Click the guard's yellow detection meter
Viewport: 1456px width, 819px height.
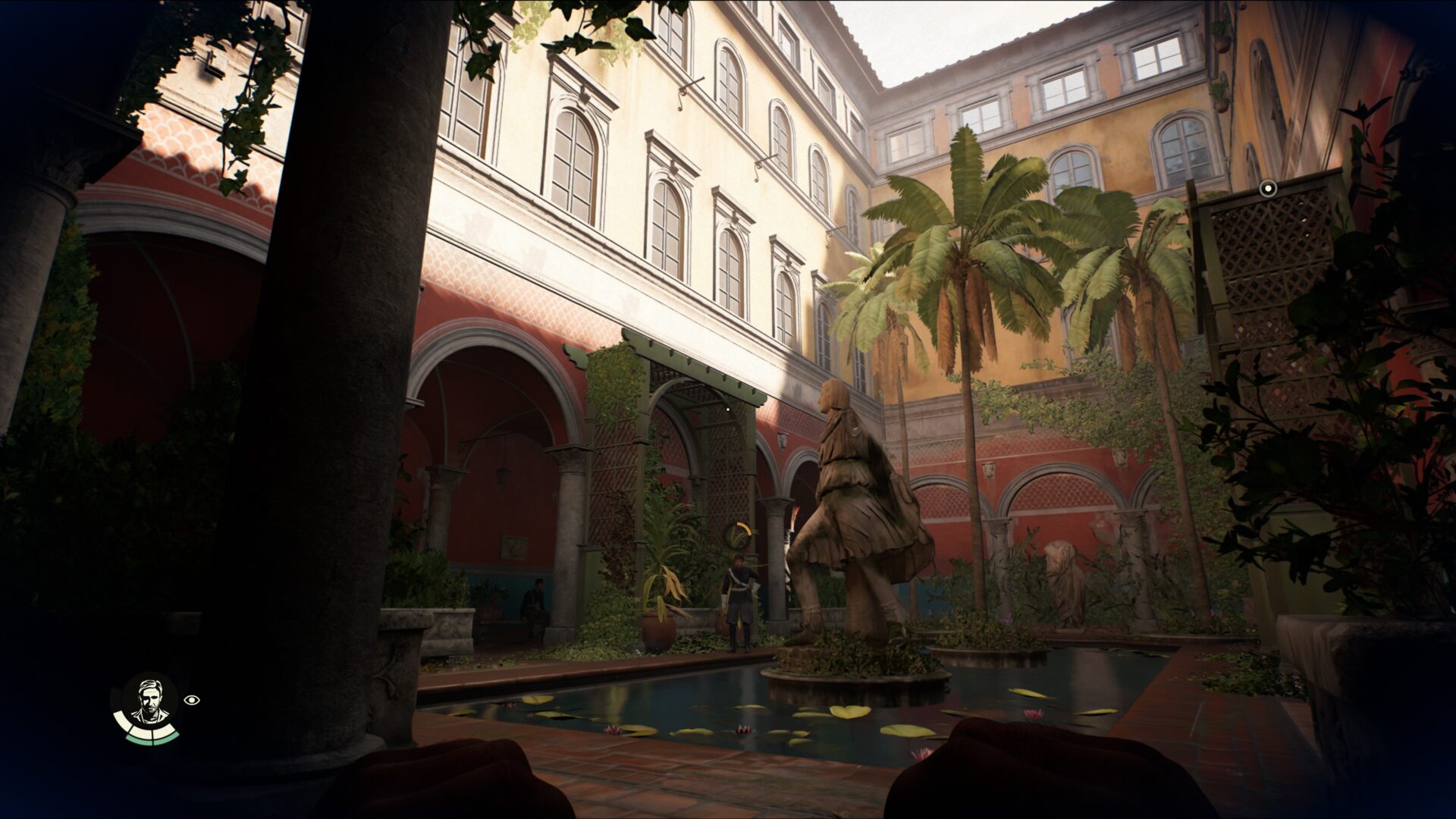coord(737,537)
